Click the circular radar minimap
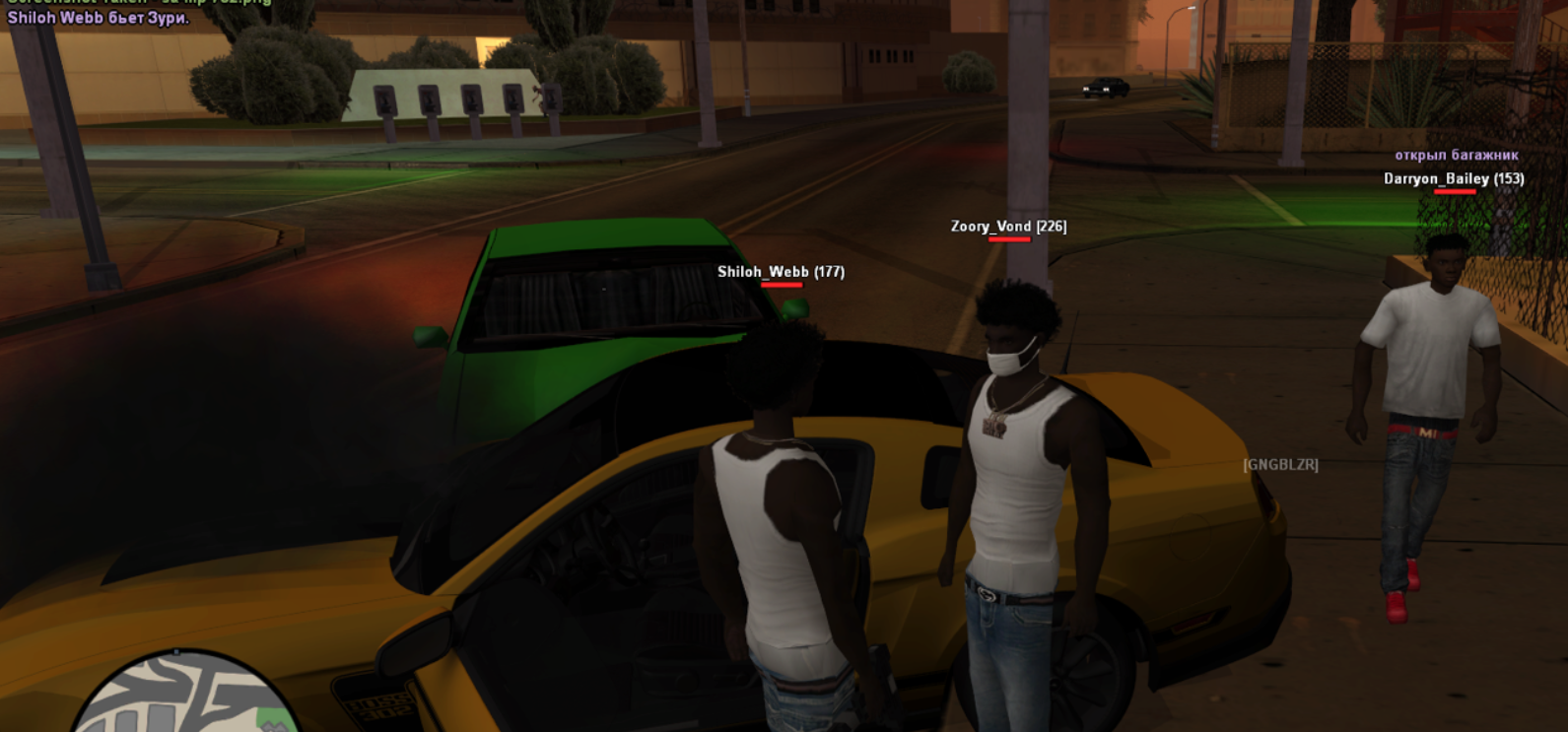 182,698
